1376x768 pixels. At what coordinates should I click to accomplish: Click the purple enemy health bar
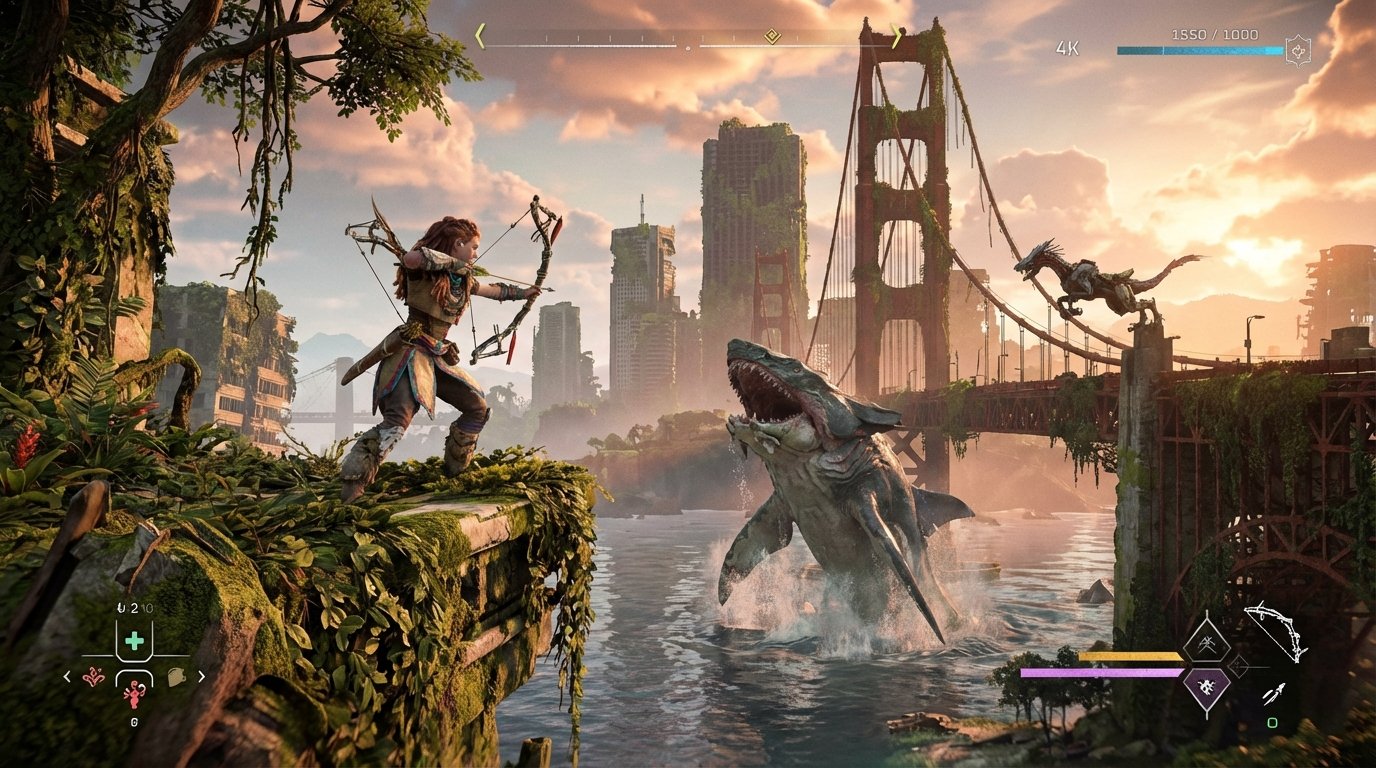[1101, 672]
